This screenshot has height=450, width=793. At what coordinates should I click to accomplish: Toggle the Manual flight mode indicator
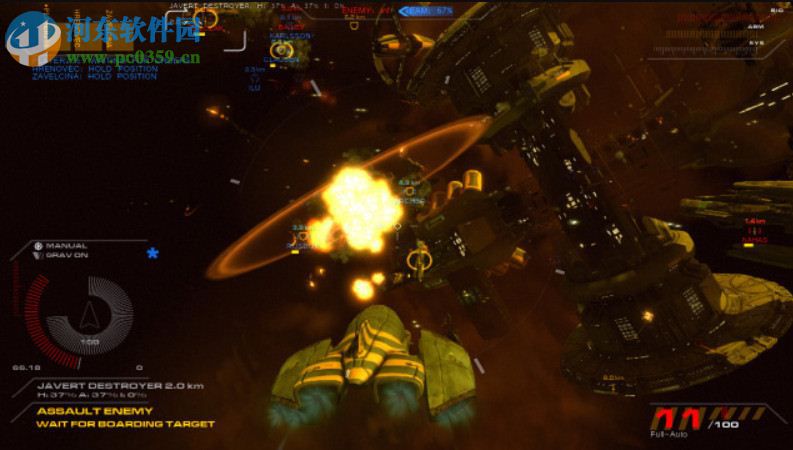(66, 245)
